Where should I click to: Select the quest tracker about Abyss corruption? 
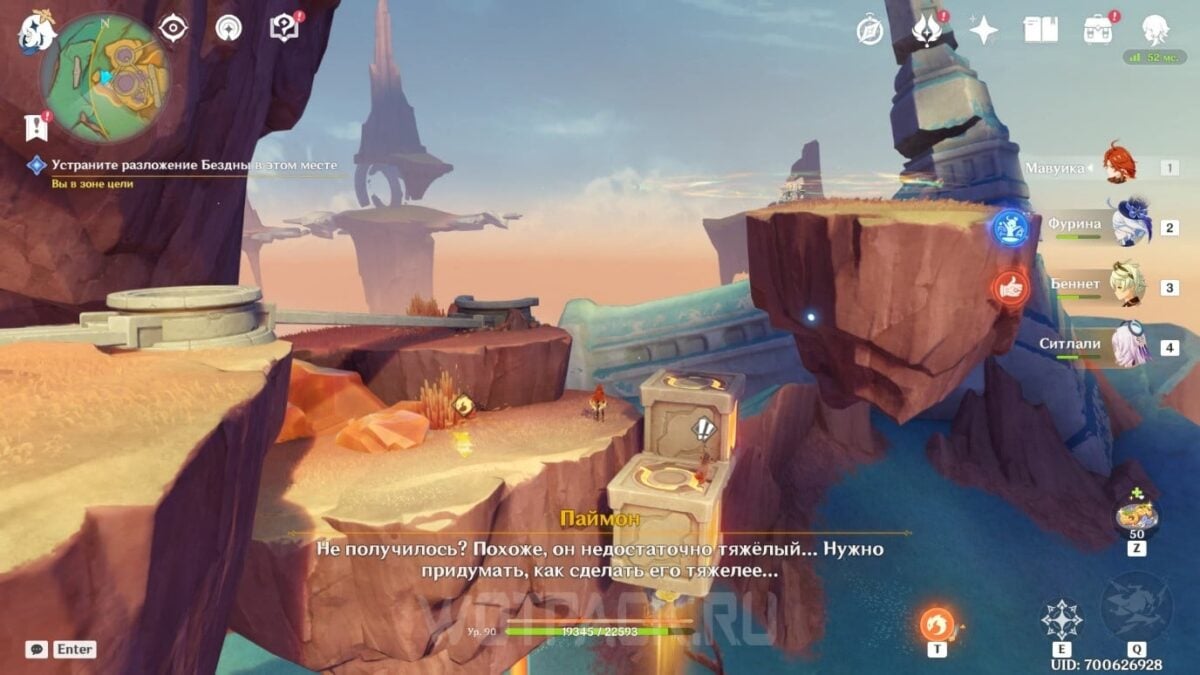[x=194, y=165]
